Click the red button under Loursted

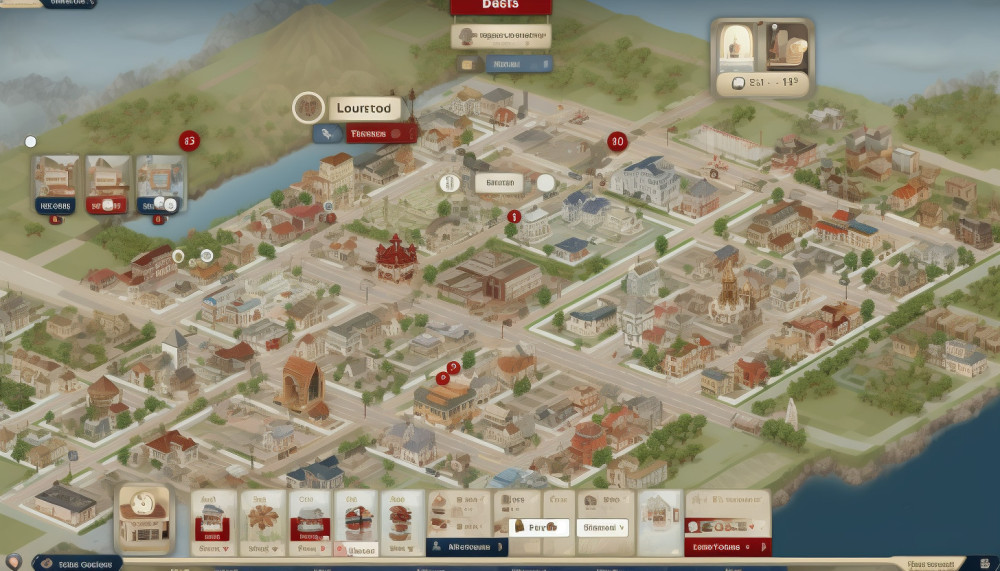[x=381, y=133]
